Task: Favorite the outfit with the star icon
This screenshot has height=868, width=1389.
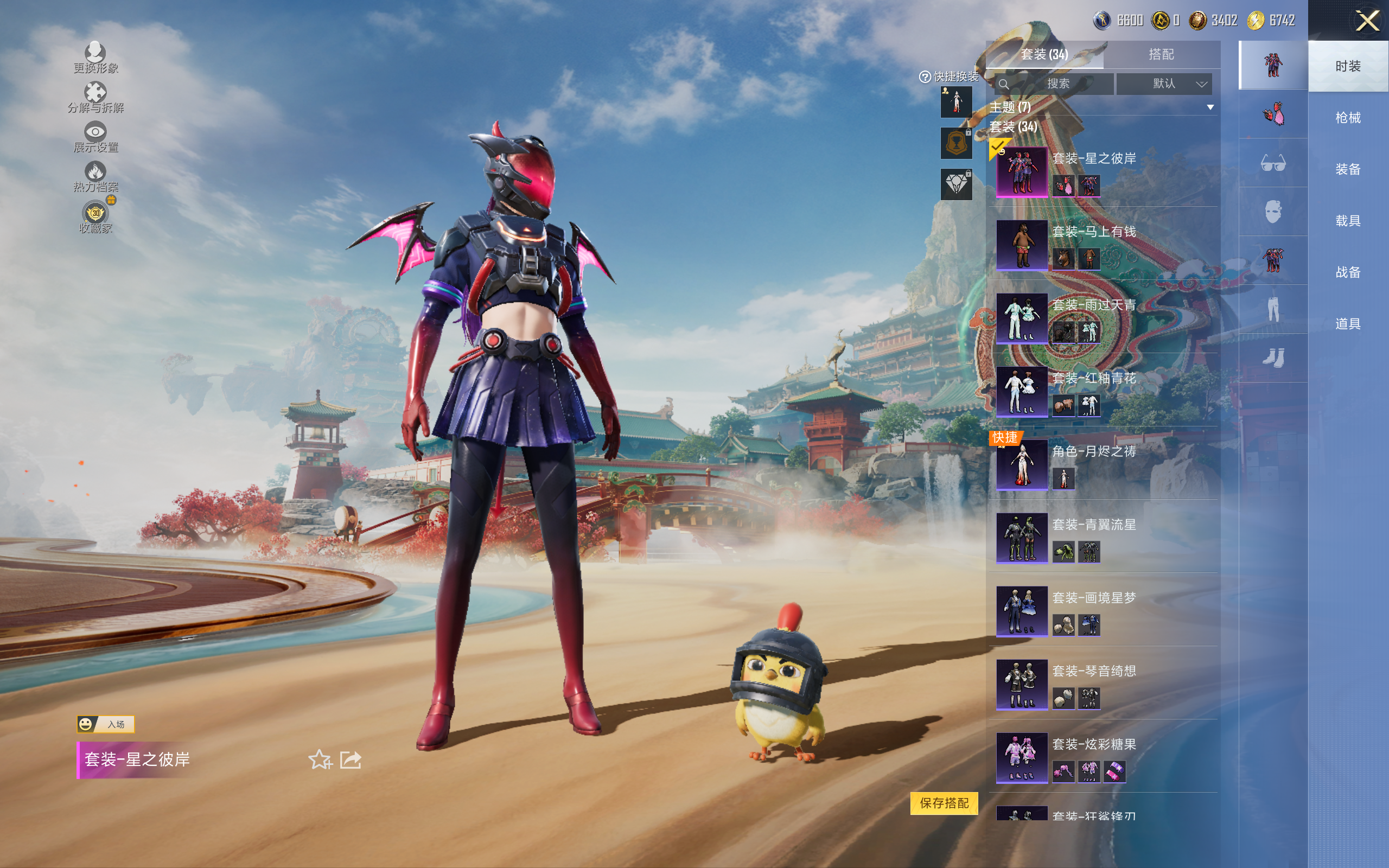Action: [x=320, y=759]
